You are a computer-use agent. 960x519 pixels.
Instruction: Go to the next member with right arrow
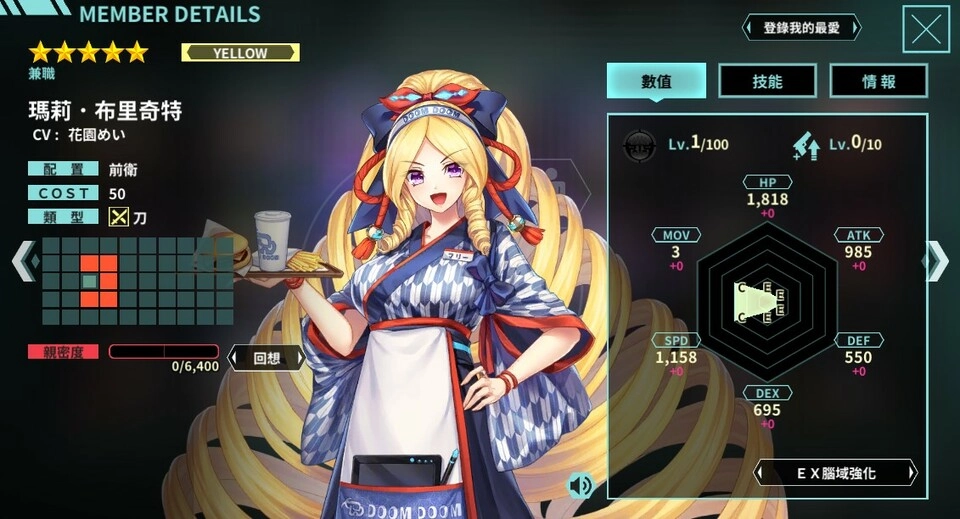tap(937, 261)
